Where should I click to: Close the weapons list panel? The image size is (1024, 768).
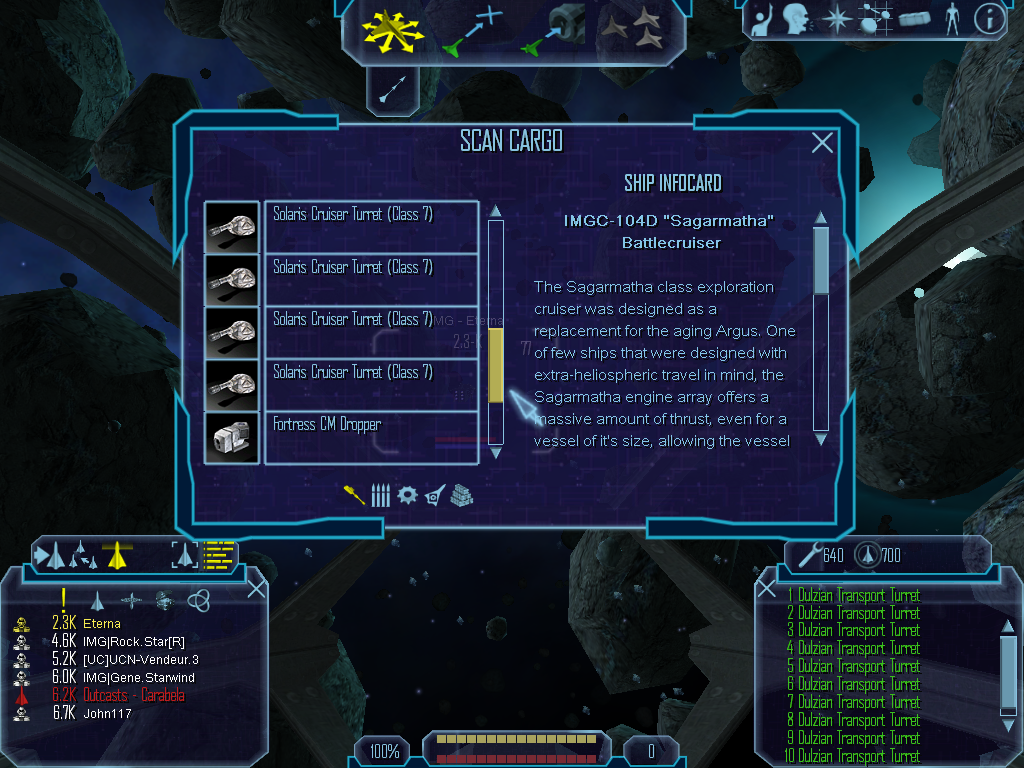tap(767, 589)
